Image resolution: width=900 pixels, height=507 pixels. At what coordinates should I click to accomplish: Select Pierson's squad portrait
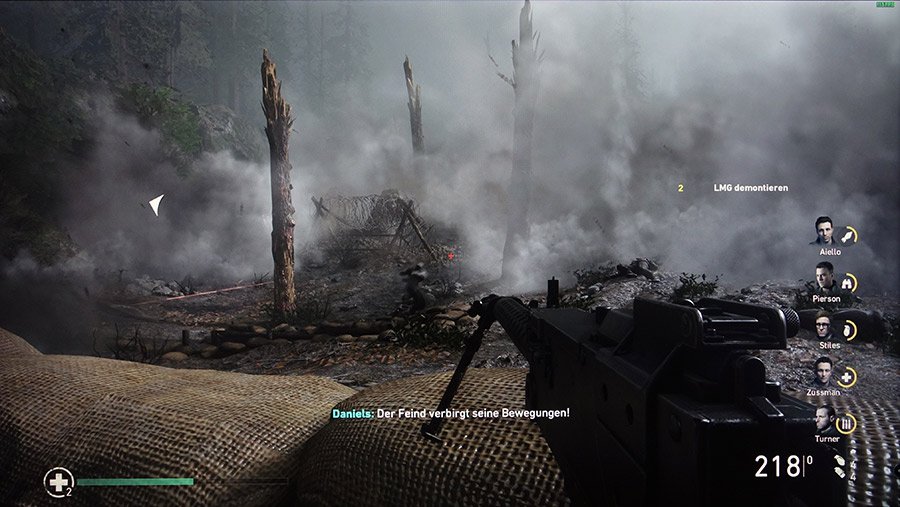[823, 280]
